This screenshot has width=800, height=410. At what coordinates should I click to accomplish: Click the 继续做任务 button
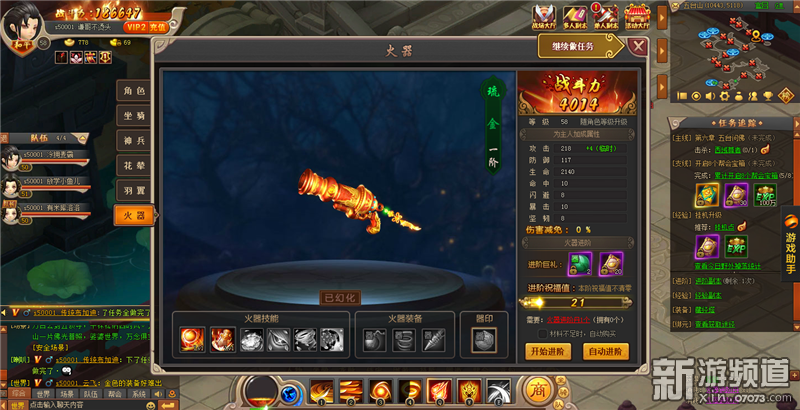(582, 45)
